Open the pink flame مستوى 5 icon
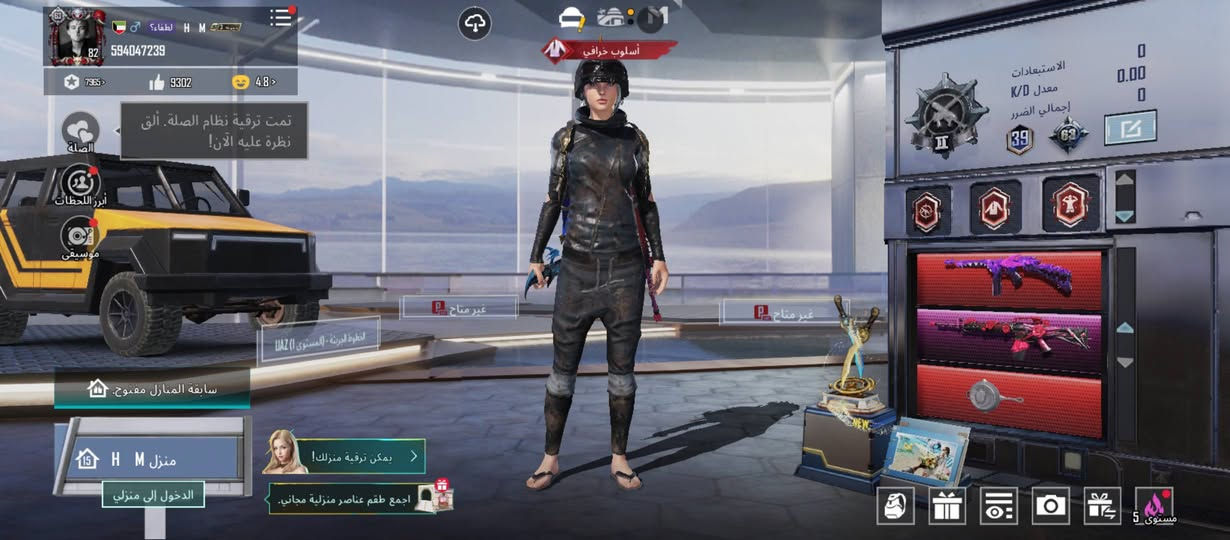This screenshot has height=540, width=1230. click(1156, 505)
